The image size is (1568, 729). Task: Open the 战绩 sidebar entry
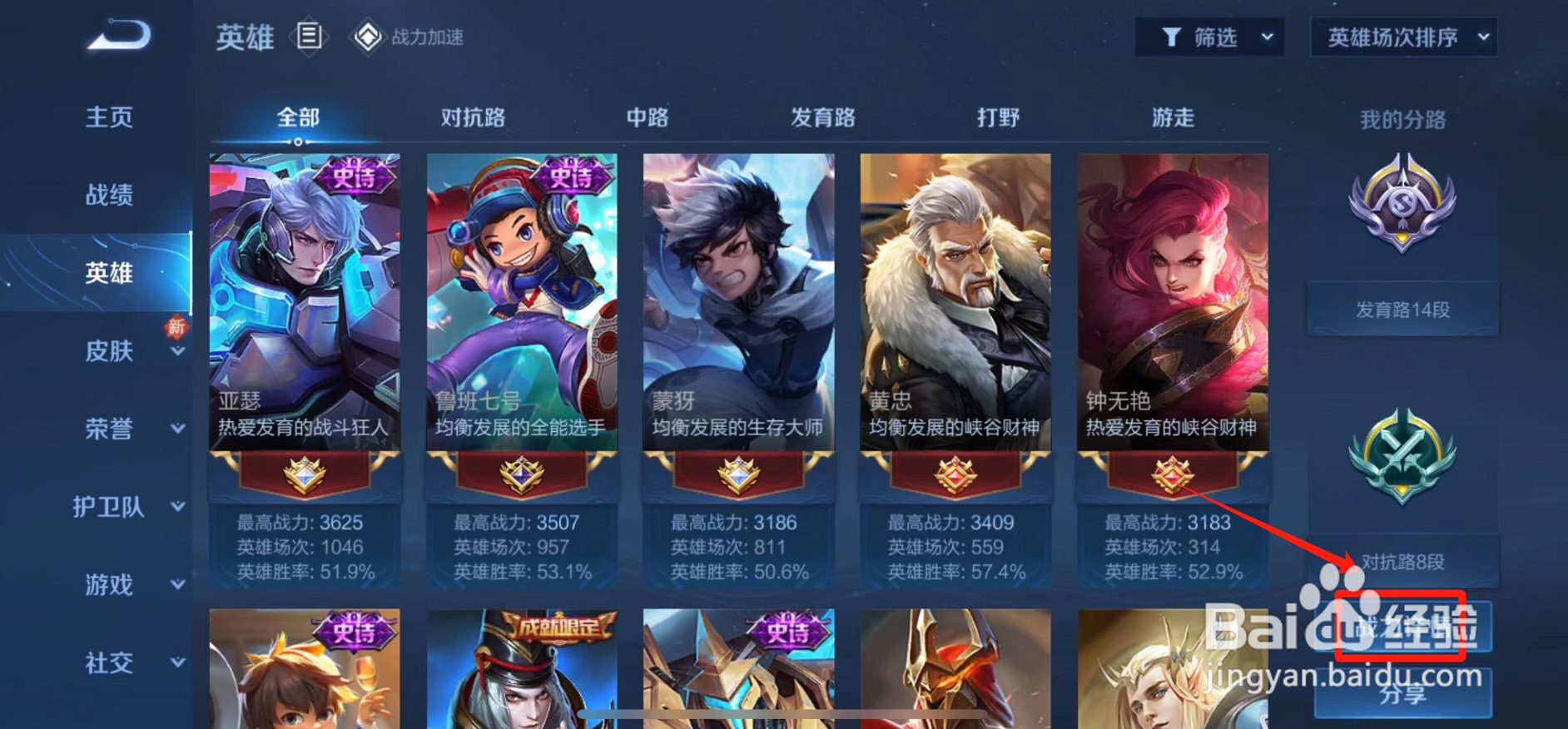pyautogui.click(x=109, y=194)
